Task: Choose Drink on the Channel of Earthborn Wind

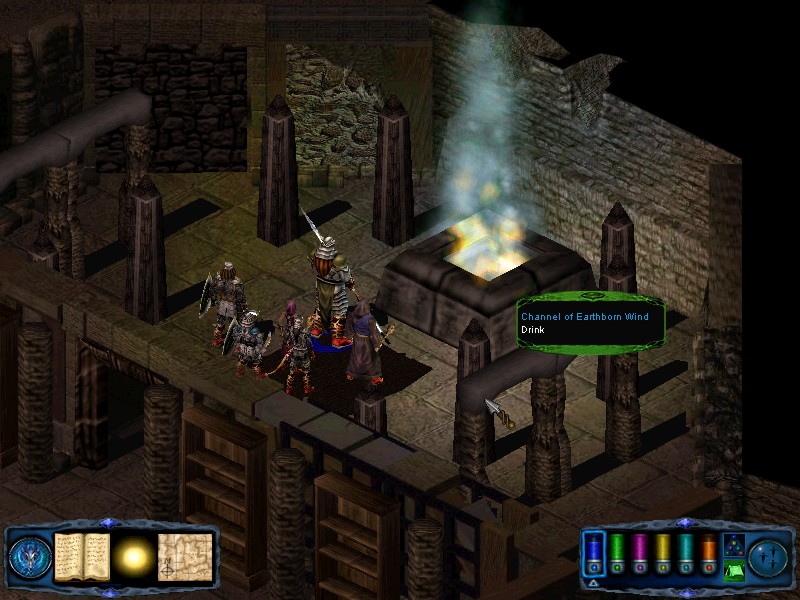Action: click(531, 330)
